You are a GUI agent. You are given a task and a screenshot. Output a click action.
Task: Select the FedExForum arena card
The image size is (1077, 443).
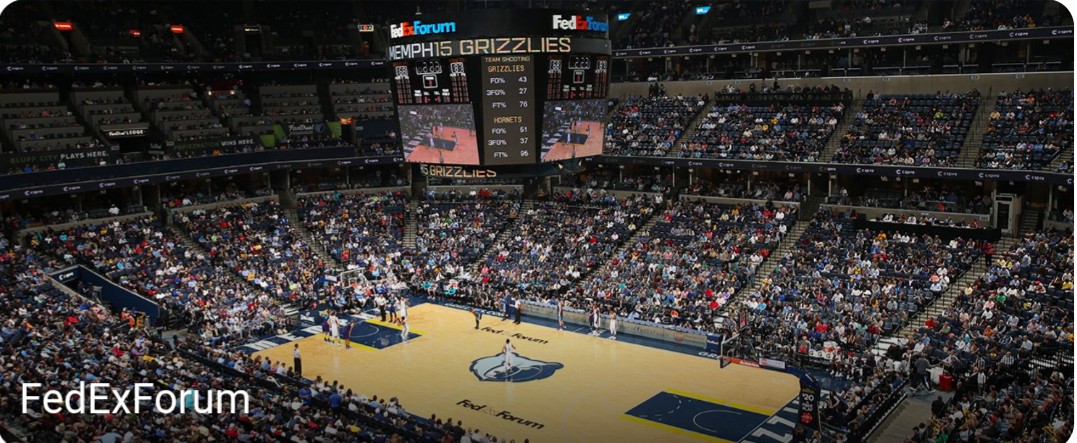[538, 221]
